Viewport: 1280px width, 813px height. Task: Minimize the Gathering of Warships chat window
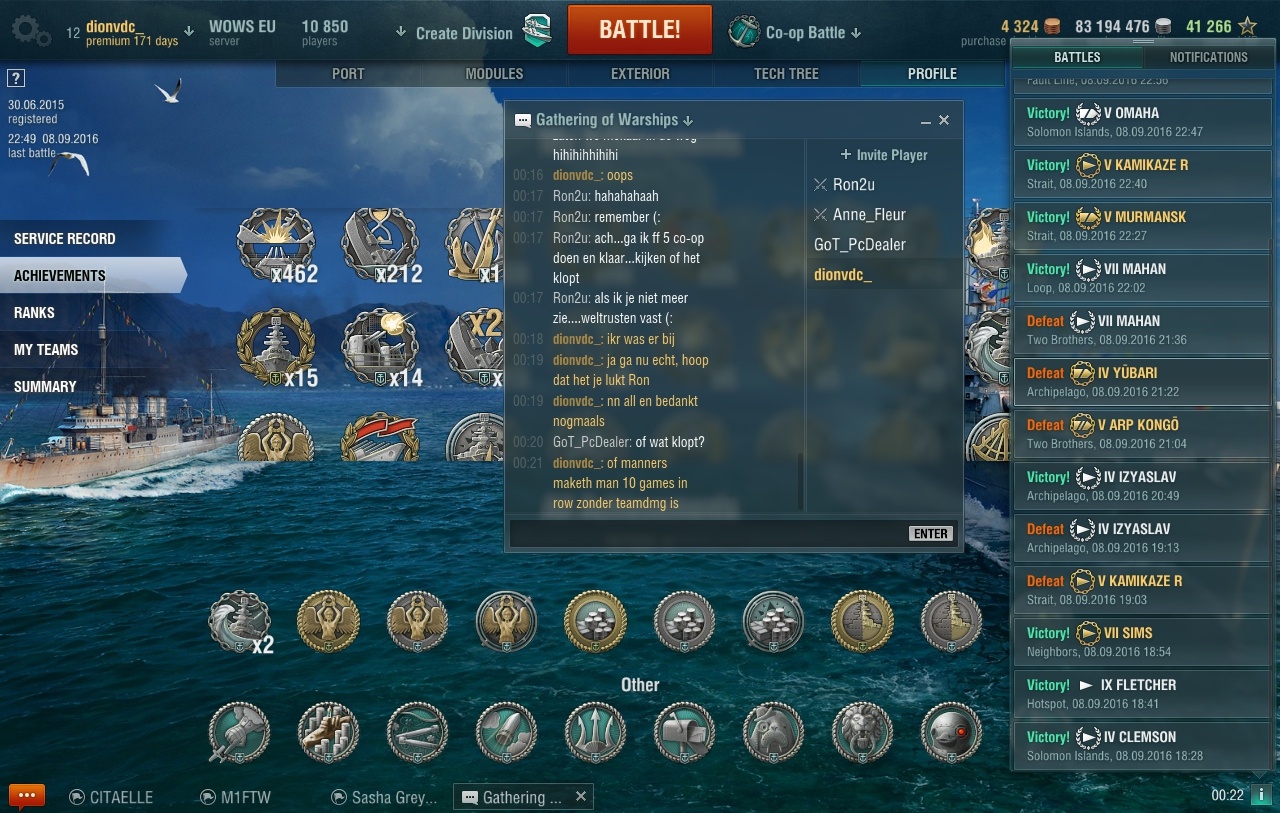coord(925,120)
